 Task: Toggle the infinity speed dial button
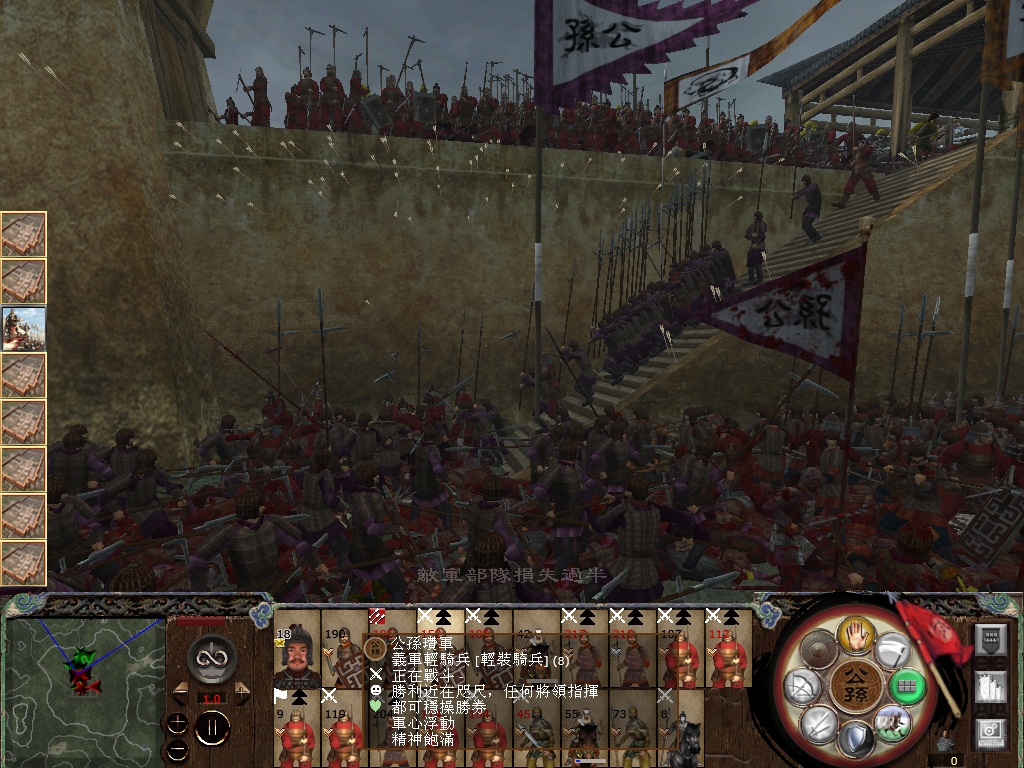211,657
